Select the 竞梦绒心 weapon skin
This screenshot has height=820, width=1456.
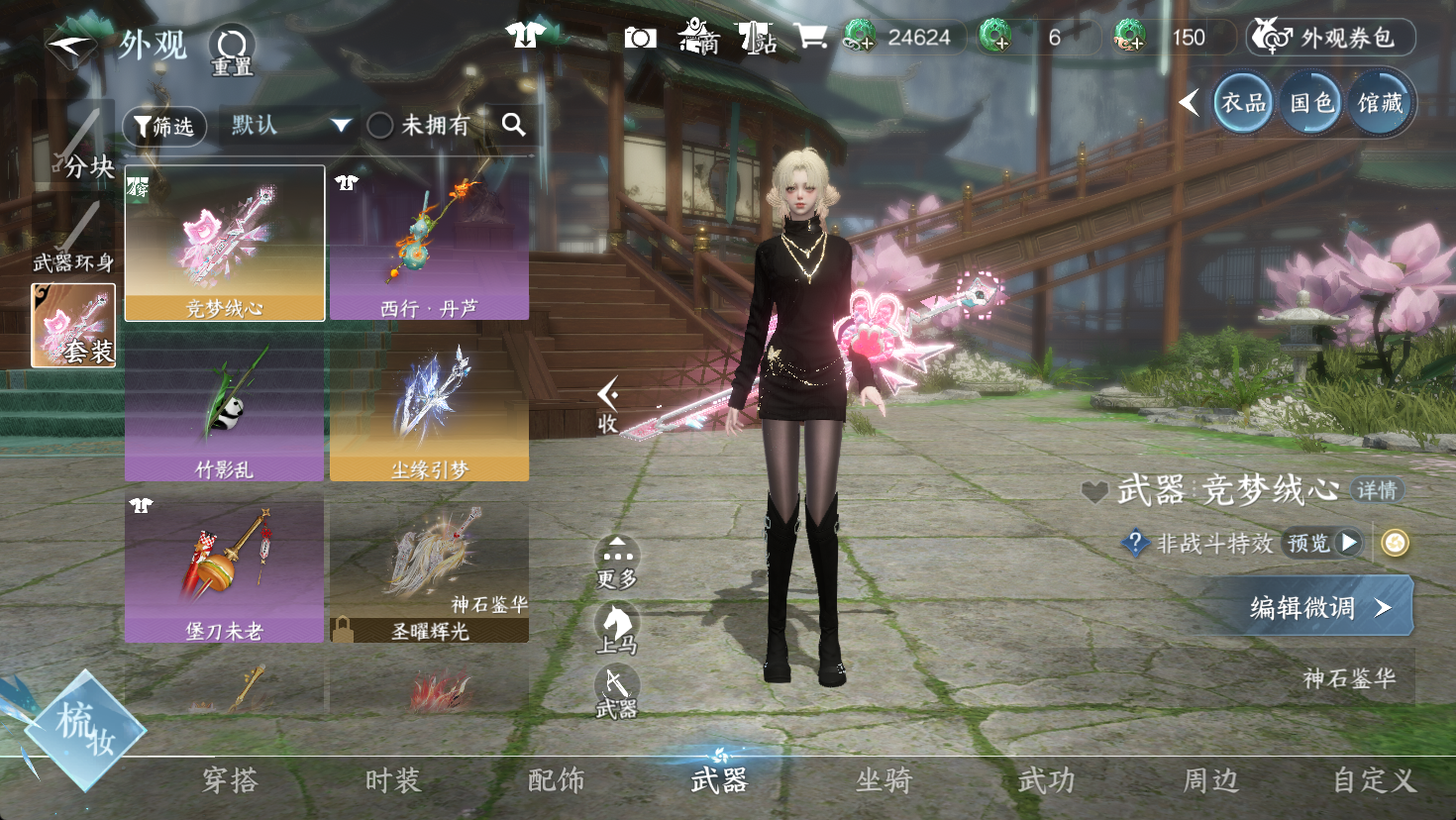pos(225,244)
